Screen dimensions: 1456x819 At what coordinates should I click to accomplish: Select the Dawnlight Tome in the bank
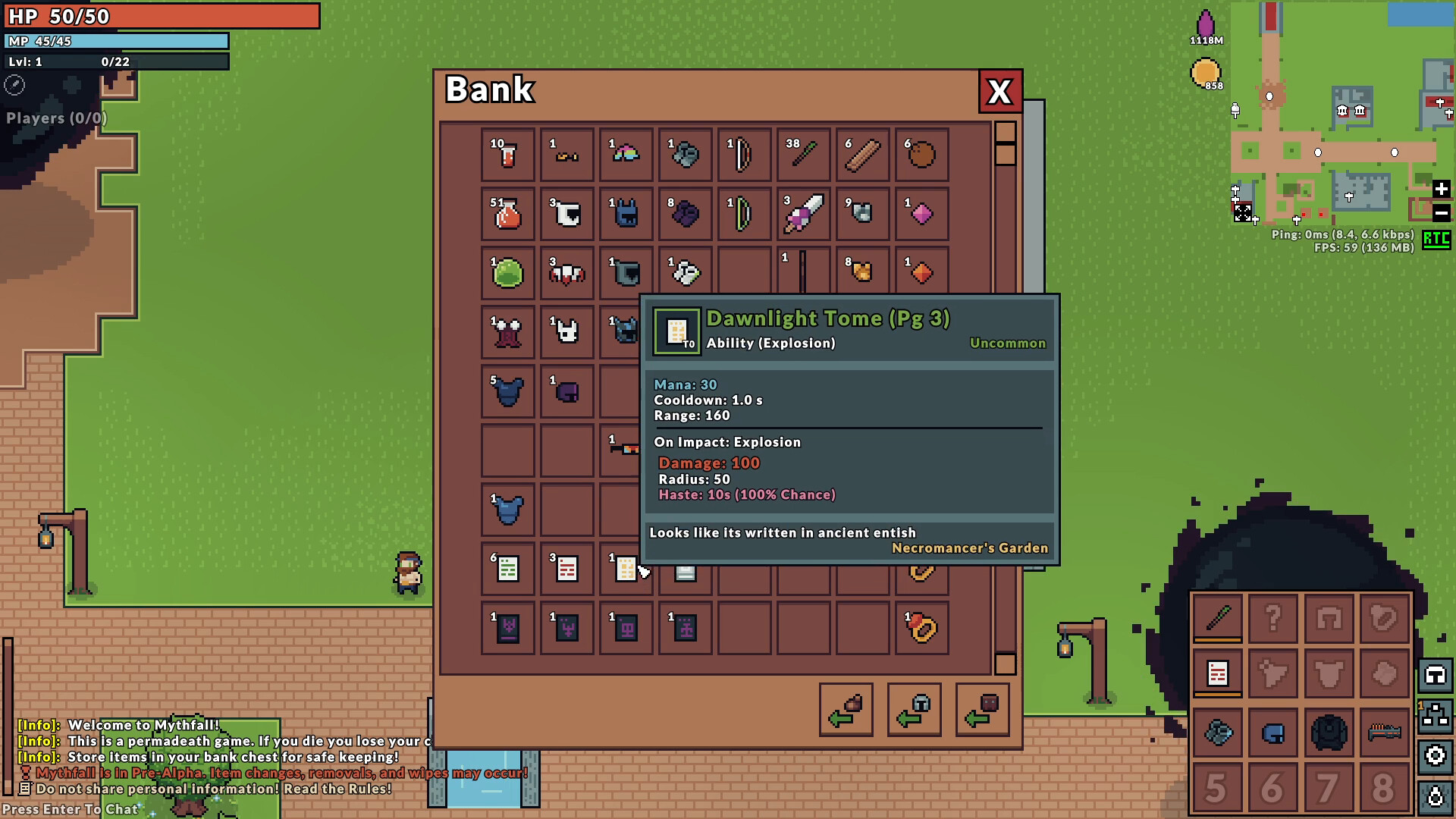tap(626, 570)
